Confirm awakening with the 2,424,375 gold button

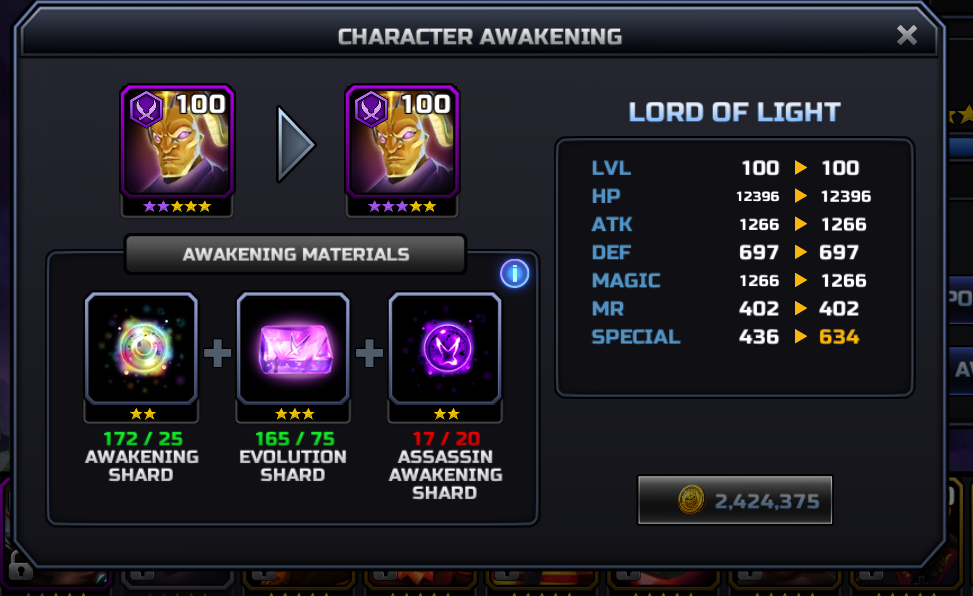(x=735, y=500)
